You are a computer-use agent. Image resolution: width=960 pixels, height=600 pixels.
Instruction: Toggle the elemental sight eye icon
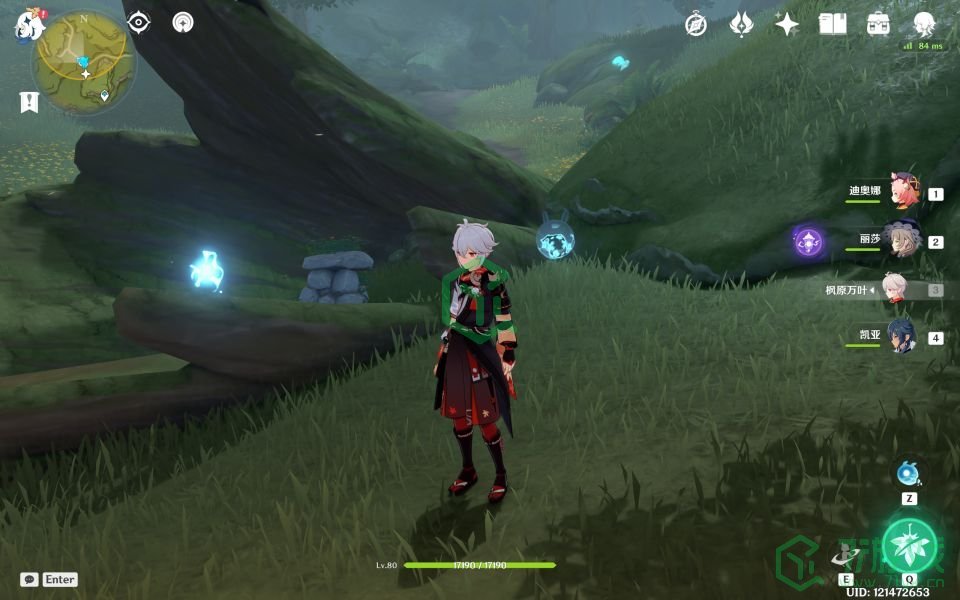click(x=138, y=22)
